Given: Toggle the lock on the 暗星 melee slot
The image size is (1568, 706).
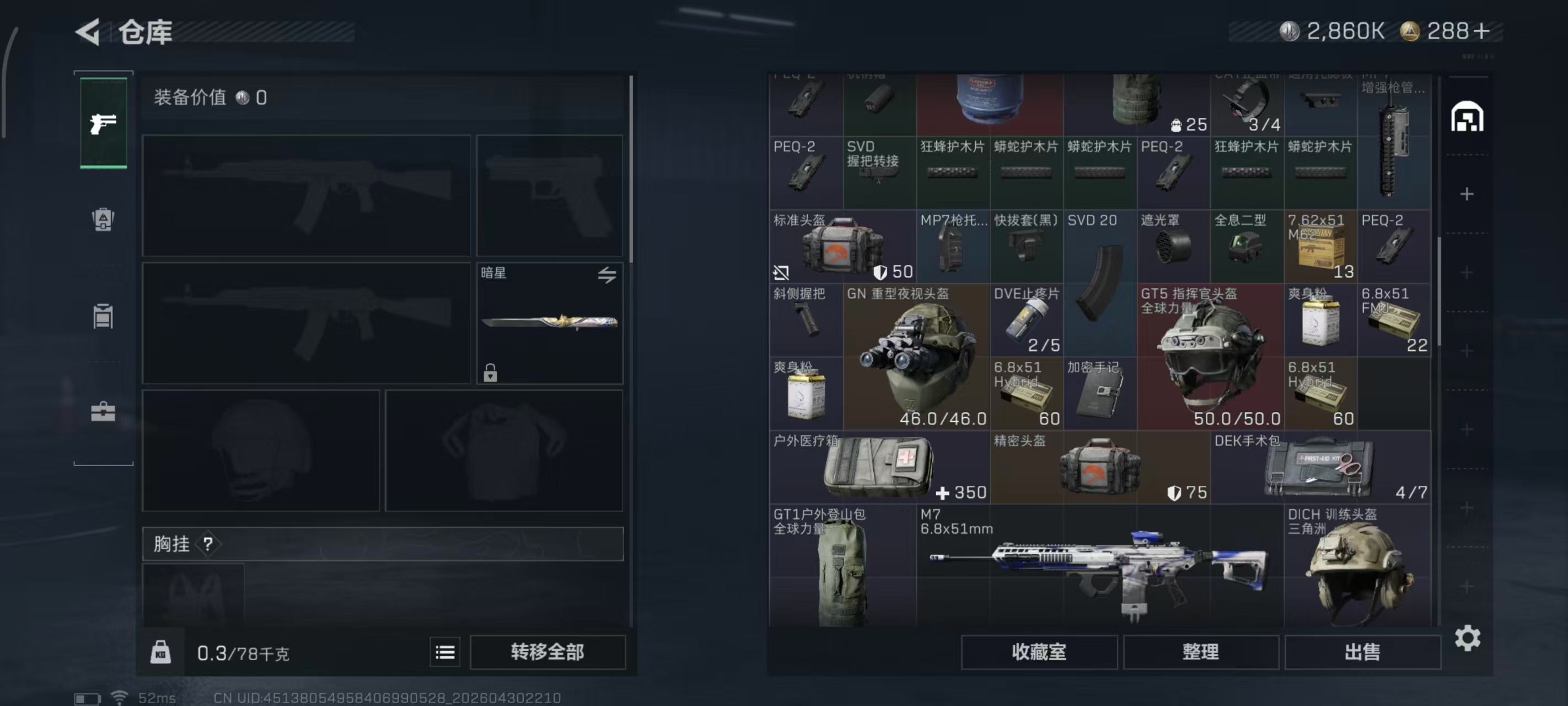Looking at the screenshot, I should [491, 373].
